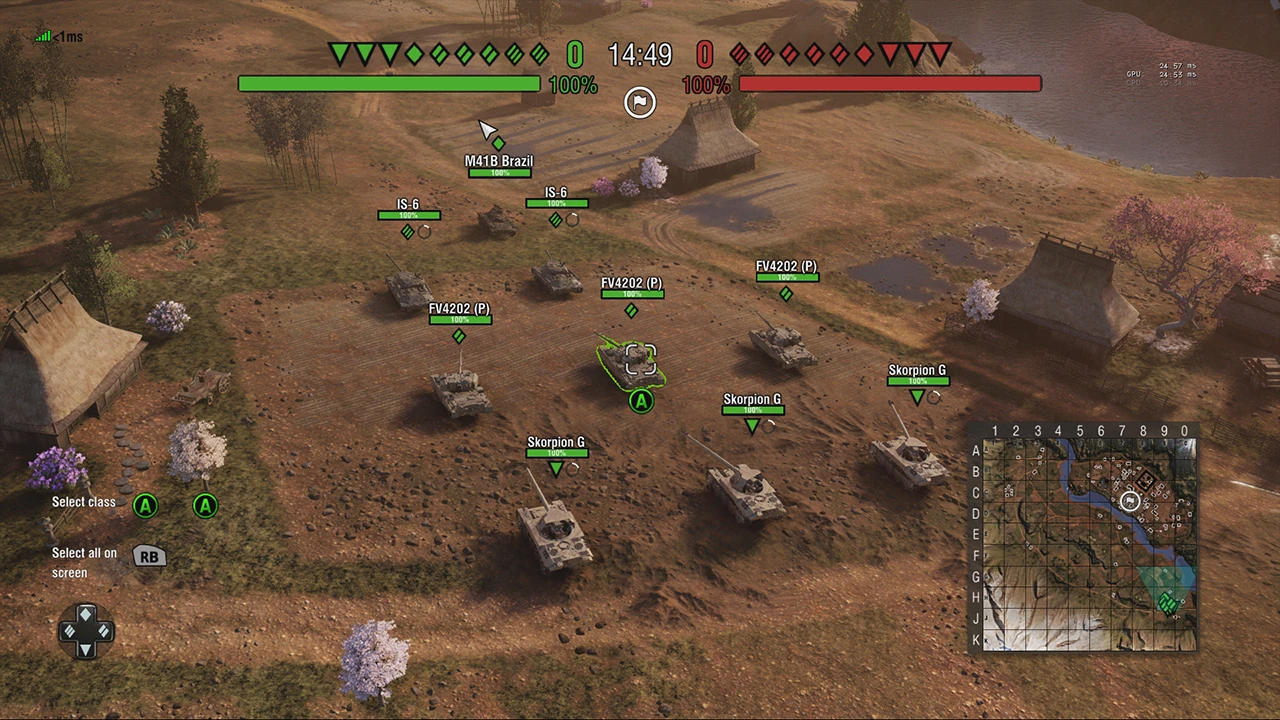Click the RB shoulder button icon
Viewport: 1280px width, 720px height.
point(148,557)
